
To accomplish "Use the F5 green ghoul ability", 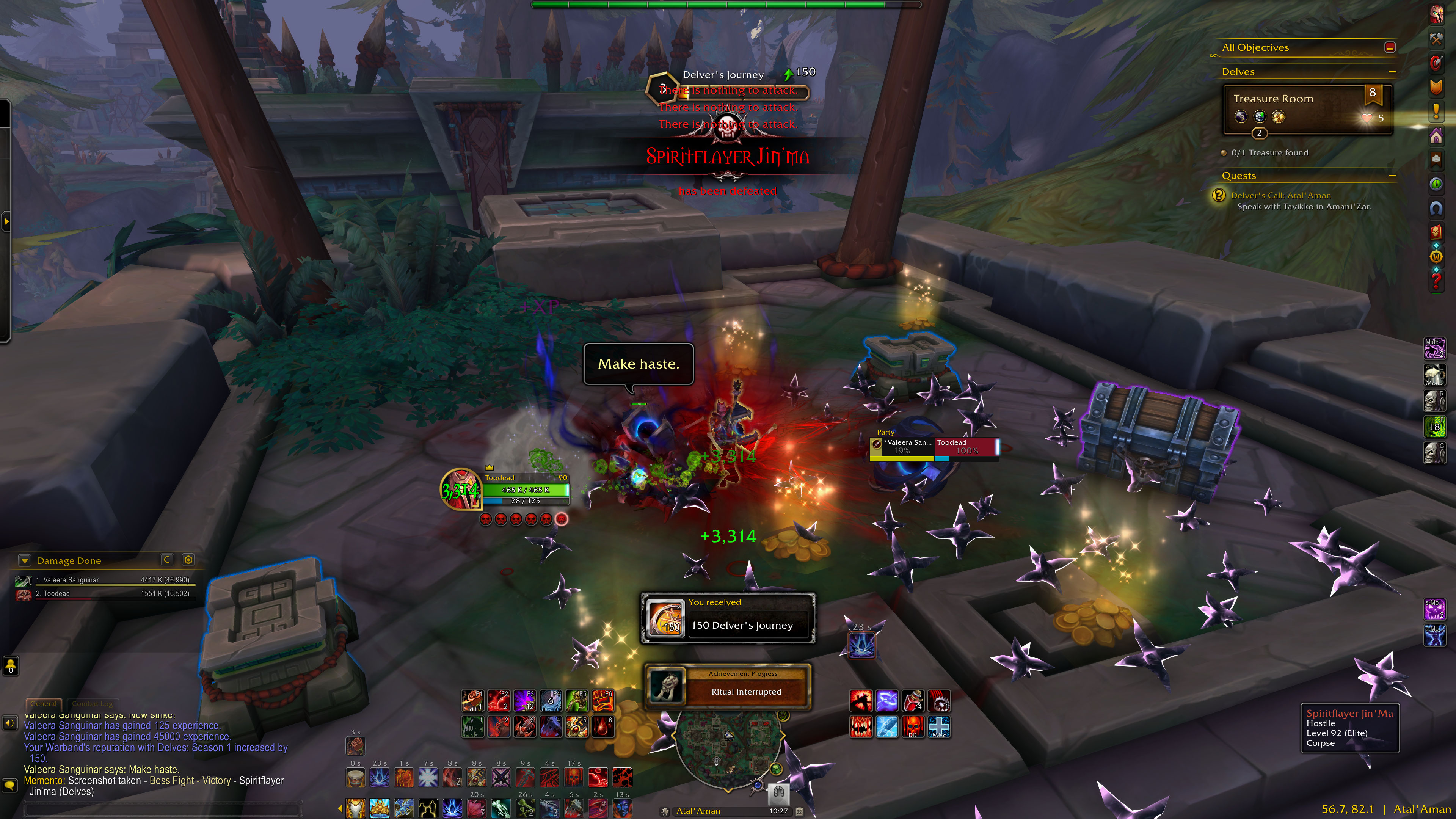I will coord(577,700).
